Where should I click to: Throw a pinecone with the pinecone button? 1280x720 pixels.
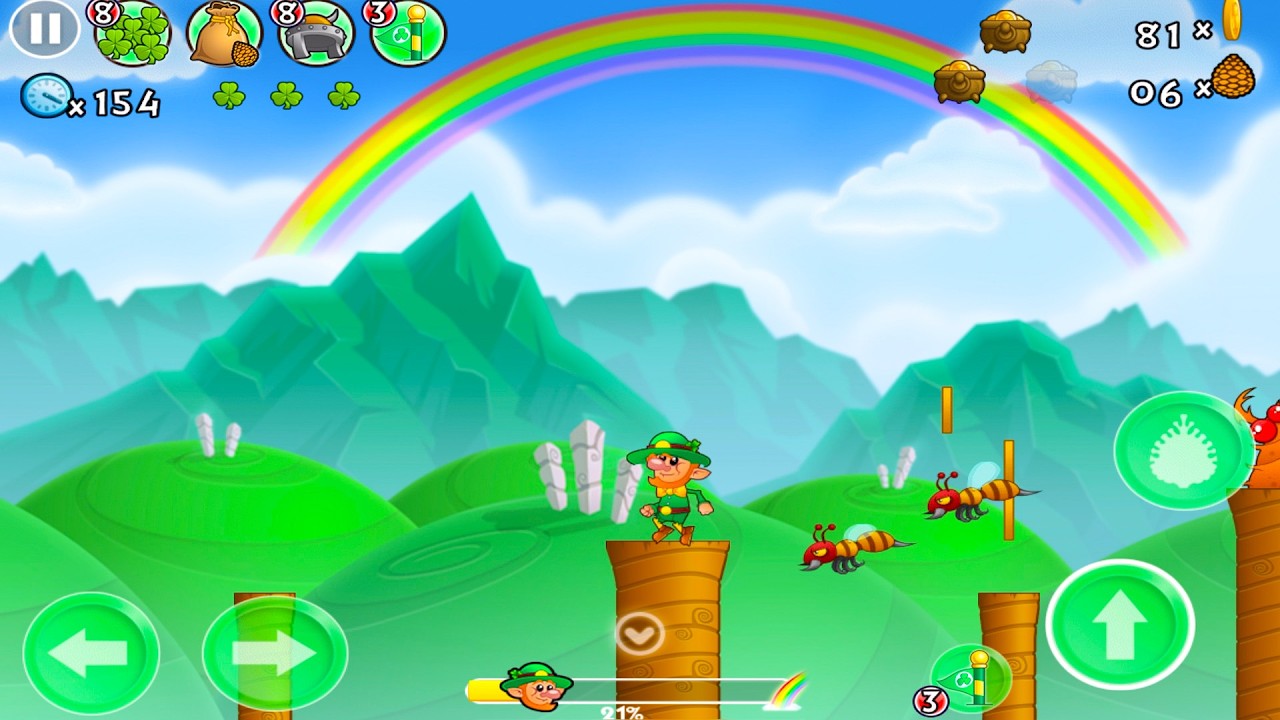point(1184,450)
